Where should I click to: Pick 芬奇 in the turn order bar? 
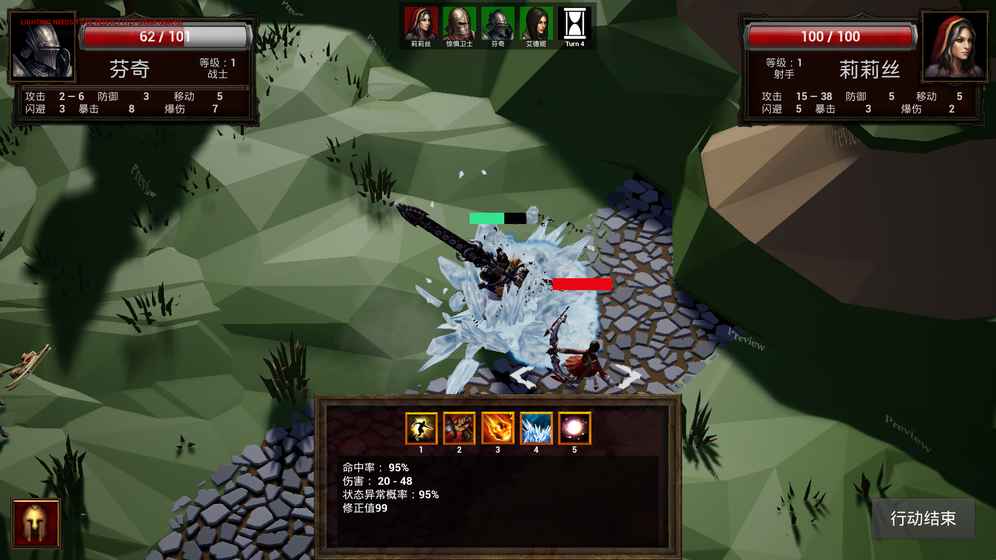[497, 23]
